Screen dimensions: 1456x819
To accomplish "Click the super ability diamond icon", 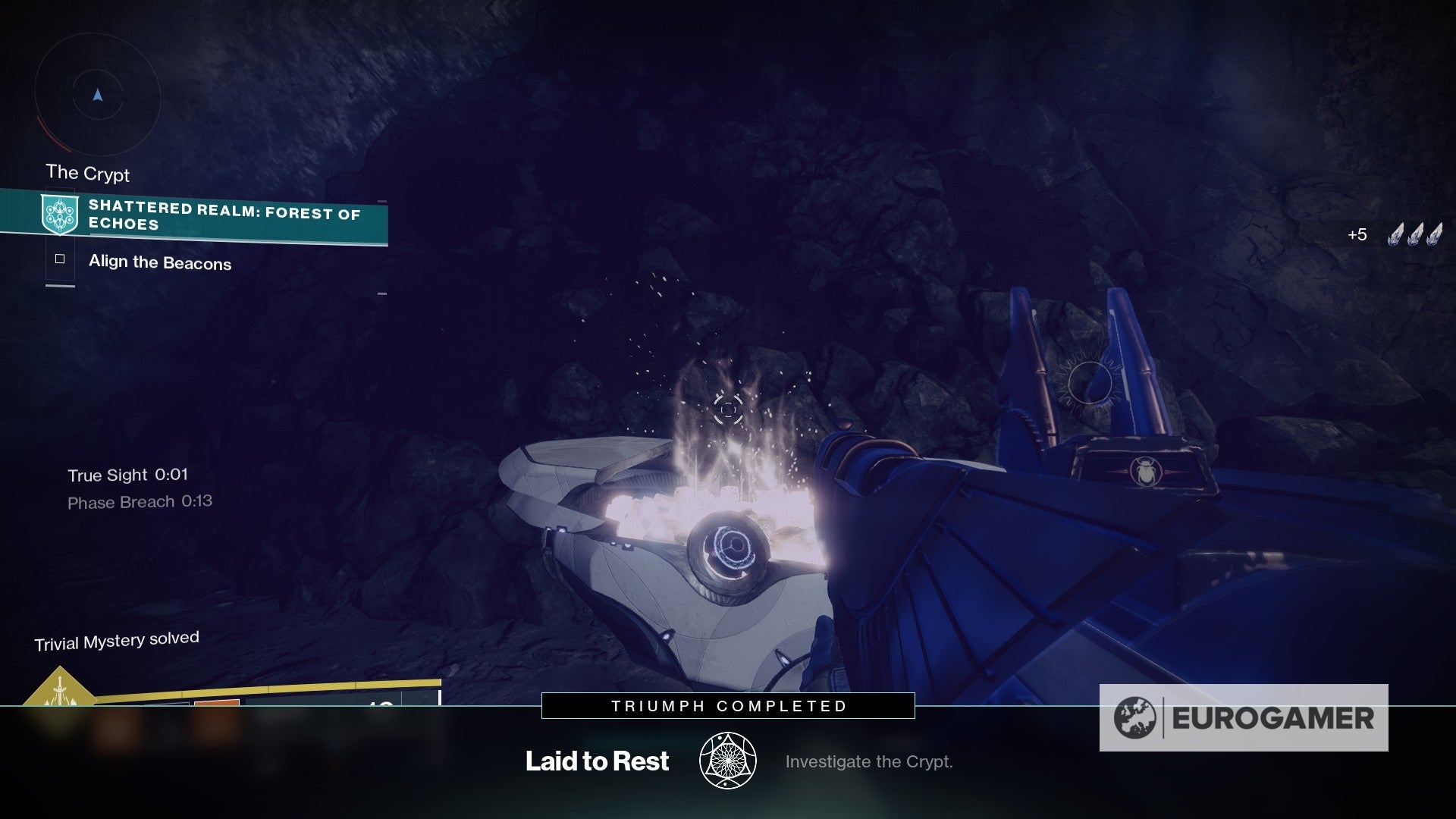I will click(x=59, y=689).
